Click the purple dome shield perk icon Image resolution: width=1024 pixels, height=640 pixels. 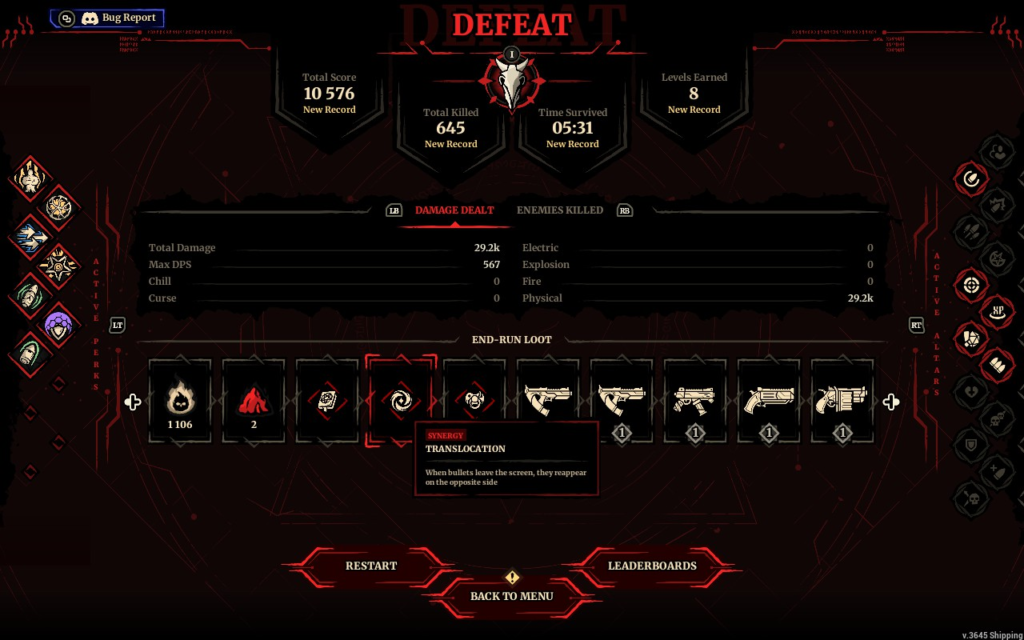pos(58,322)
